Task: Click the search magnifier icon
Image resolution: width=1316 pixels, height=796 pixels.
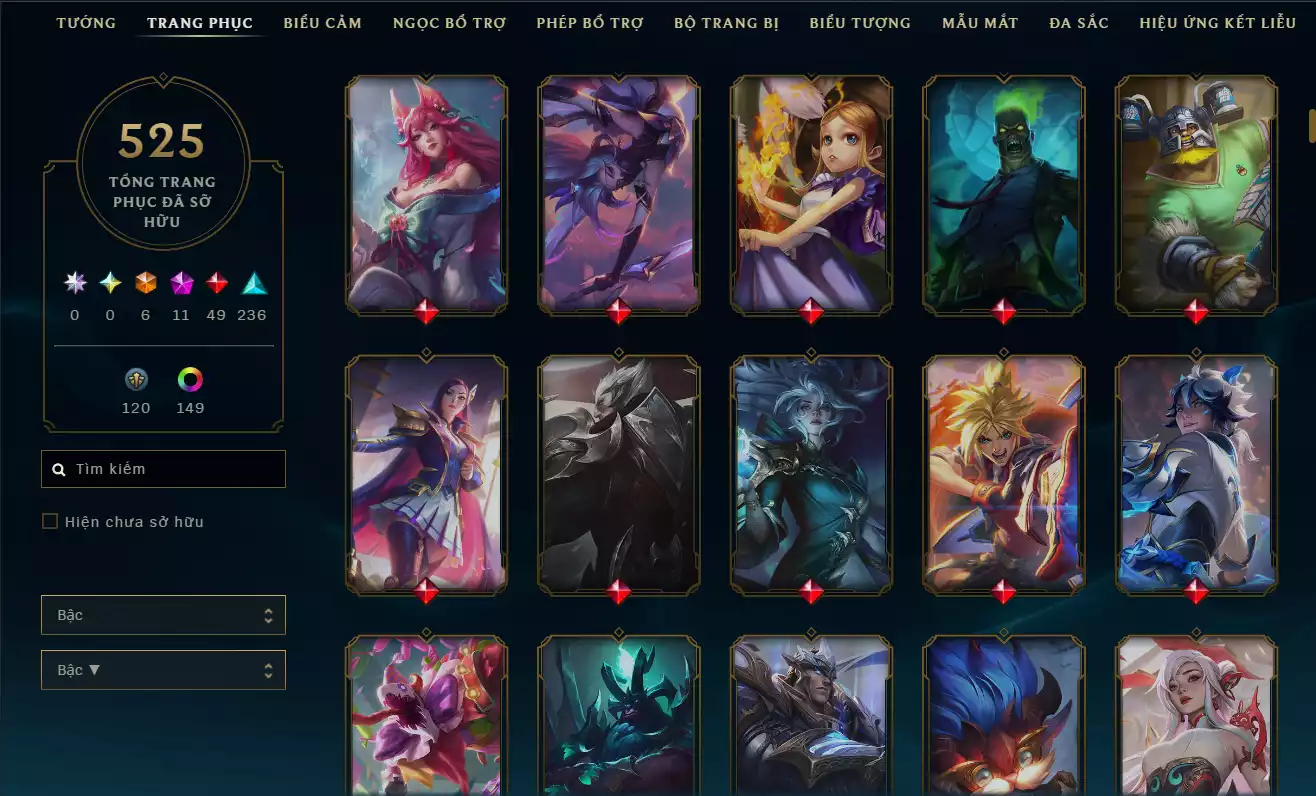Action: (57, 468)
